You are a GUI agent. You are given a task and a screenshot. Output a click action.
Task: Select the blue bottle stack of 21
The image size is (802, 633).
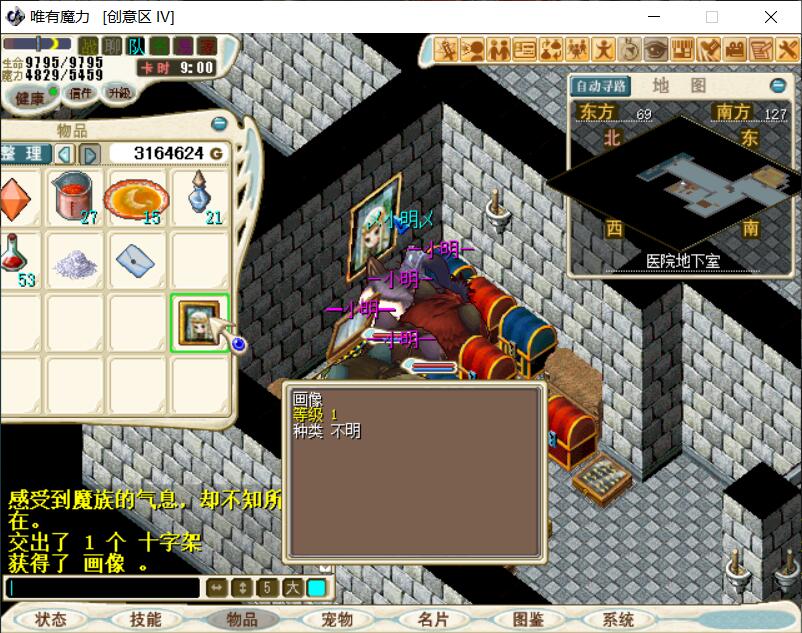(x=199, y=196)
